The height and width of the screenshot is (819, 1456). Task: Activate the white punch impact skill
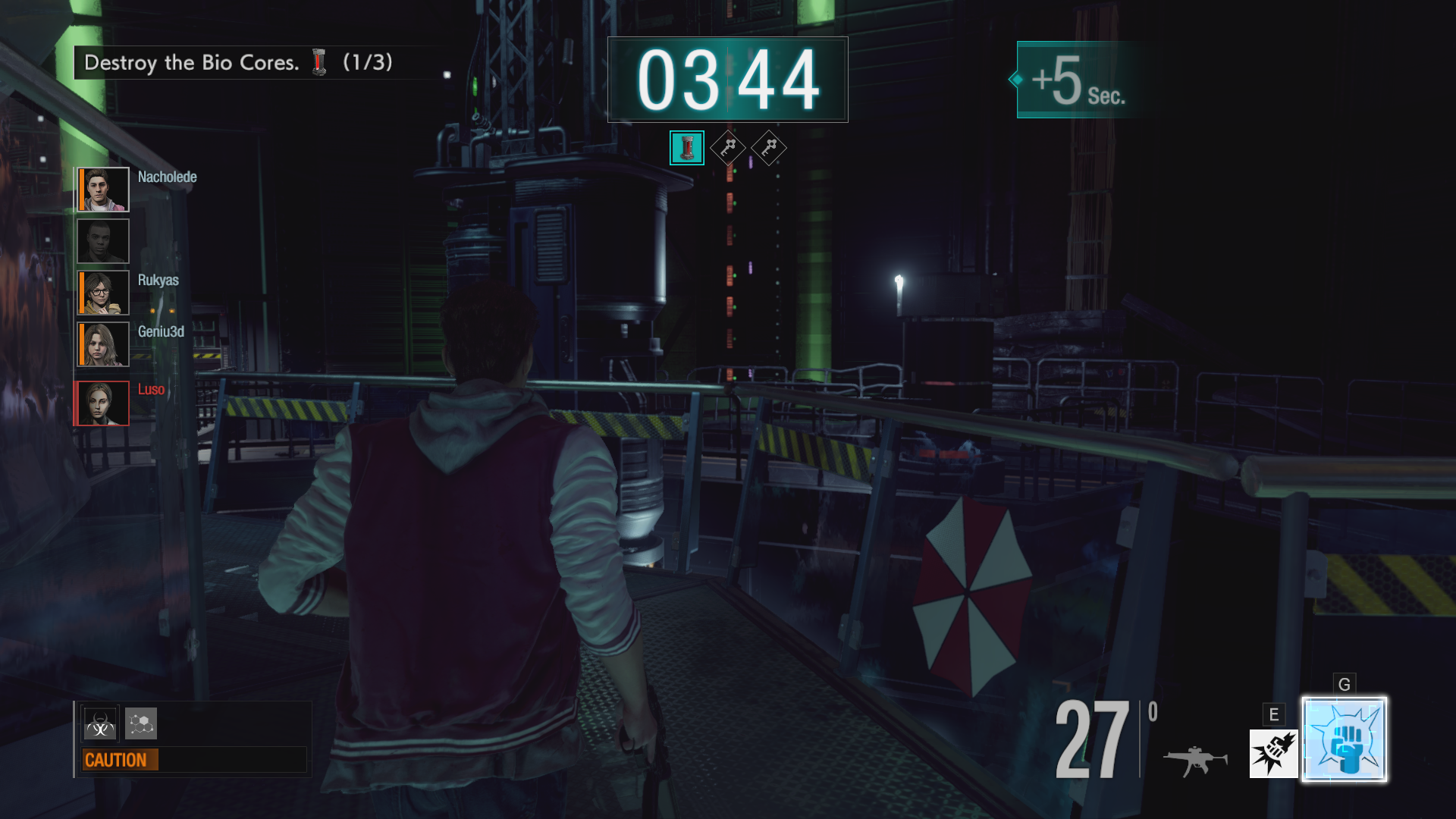pyautogui.click(x=1273, y=754)
